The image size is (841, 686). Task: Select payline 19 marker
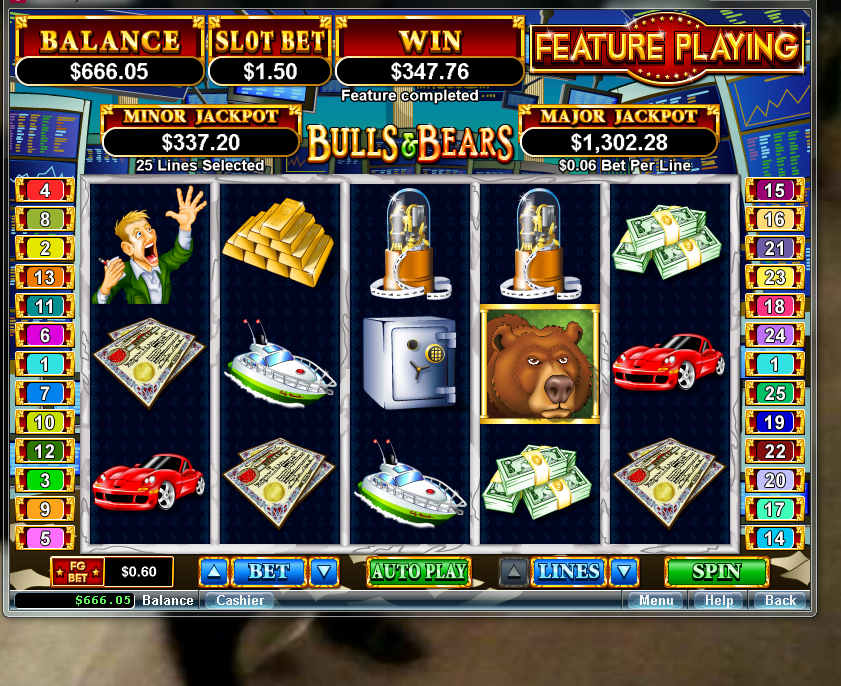774,422
